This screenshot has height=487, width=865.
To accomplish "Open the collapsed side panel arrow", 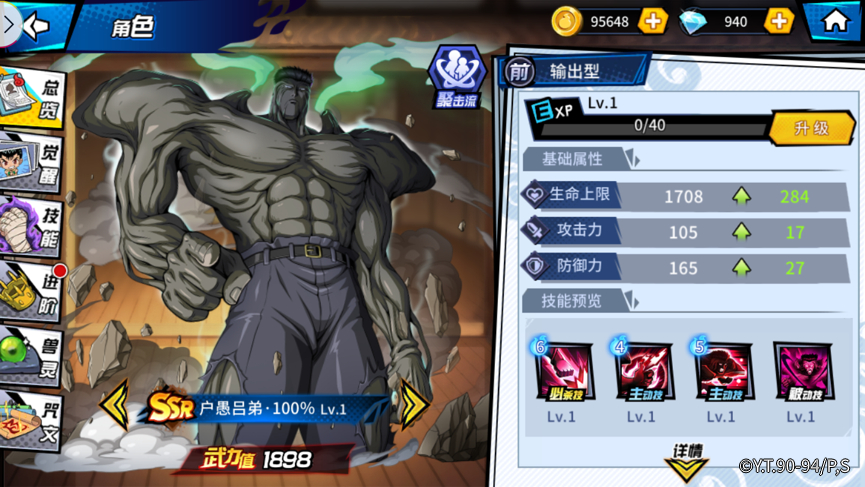I will (8, 24).
